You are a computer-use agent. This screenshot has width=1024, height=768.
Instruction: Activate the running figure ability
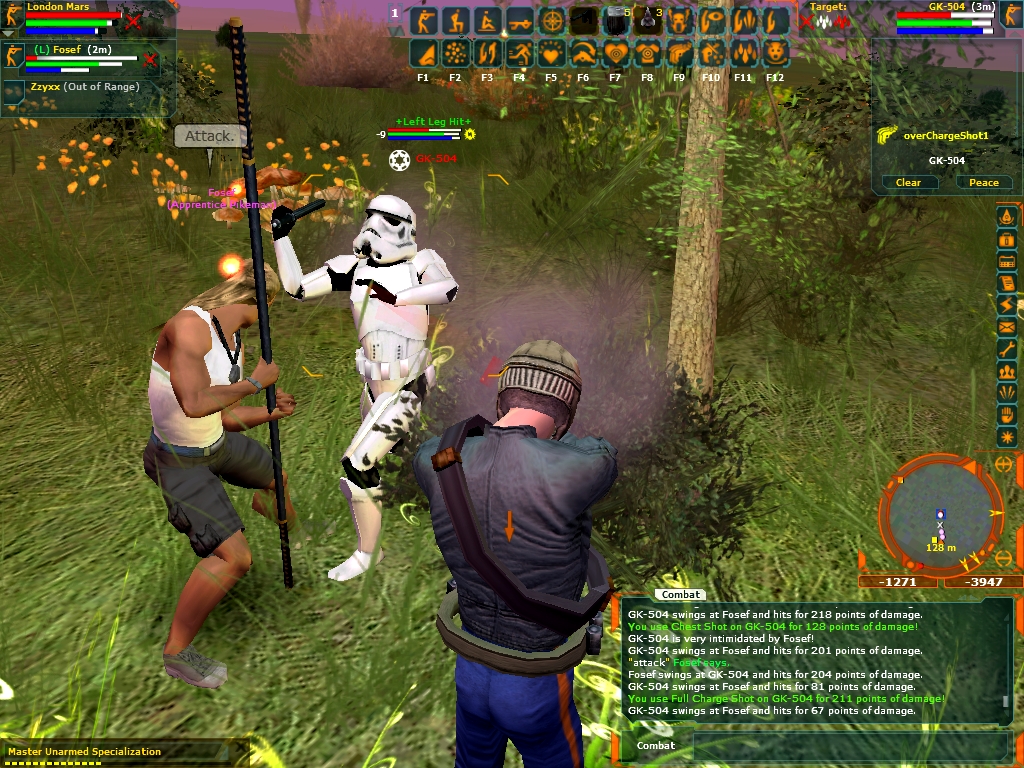[519, 52]
